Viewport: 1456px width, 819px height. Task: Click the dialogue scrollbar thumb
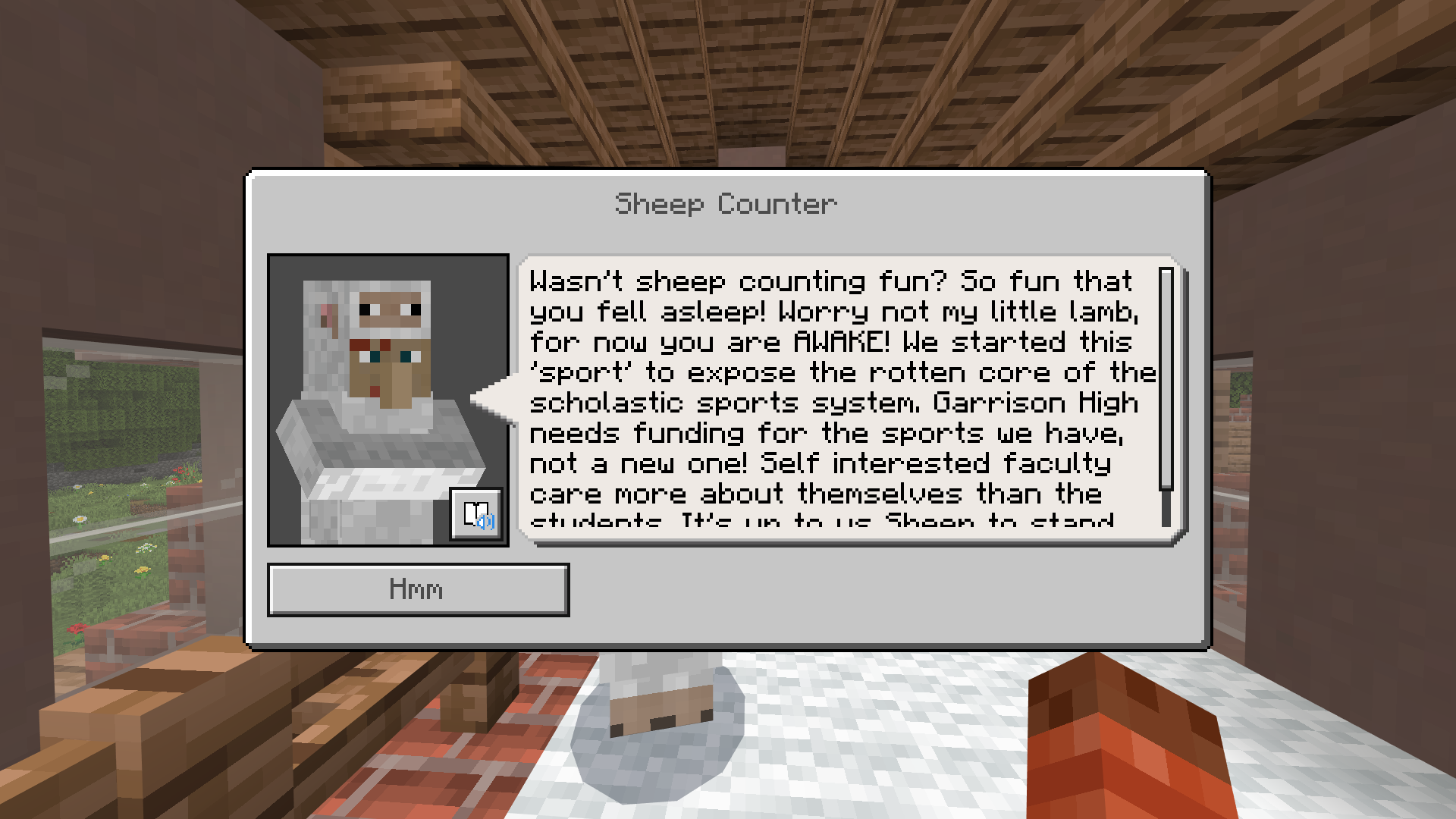(x=1166, y=379)
